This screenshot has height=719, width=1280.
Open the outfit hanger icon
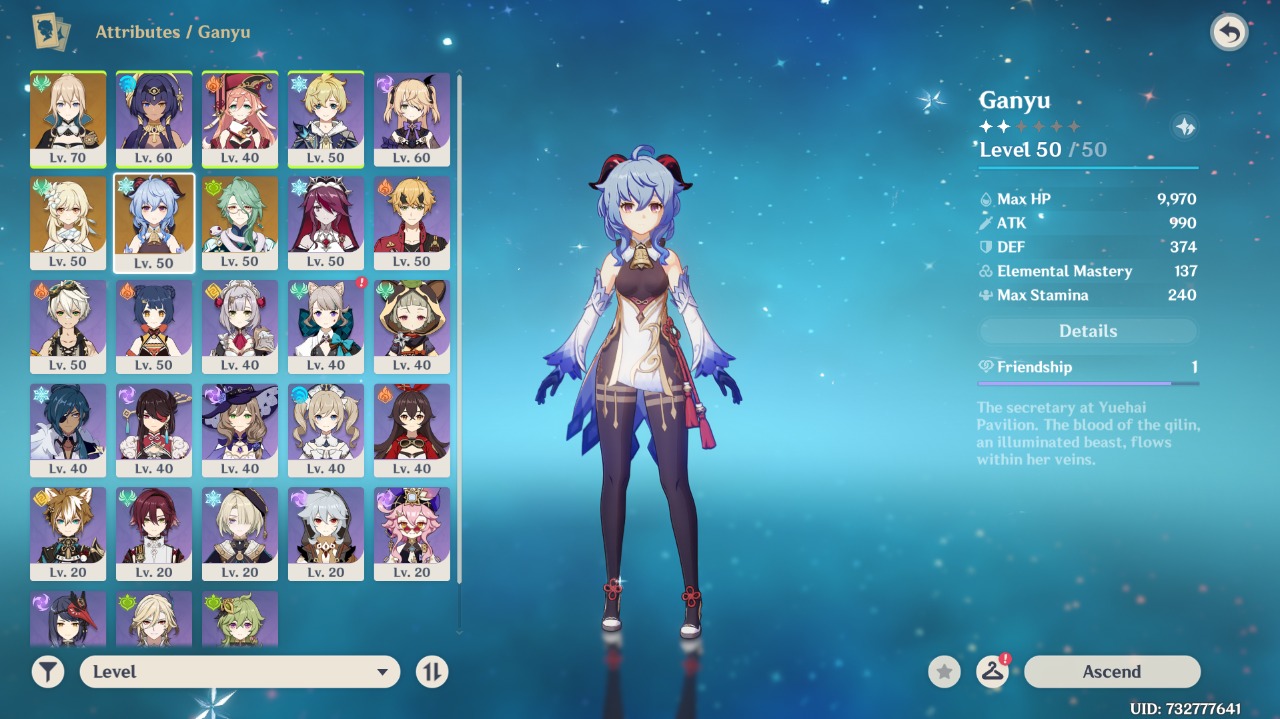point(992,672)
